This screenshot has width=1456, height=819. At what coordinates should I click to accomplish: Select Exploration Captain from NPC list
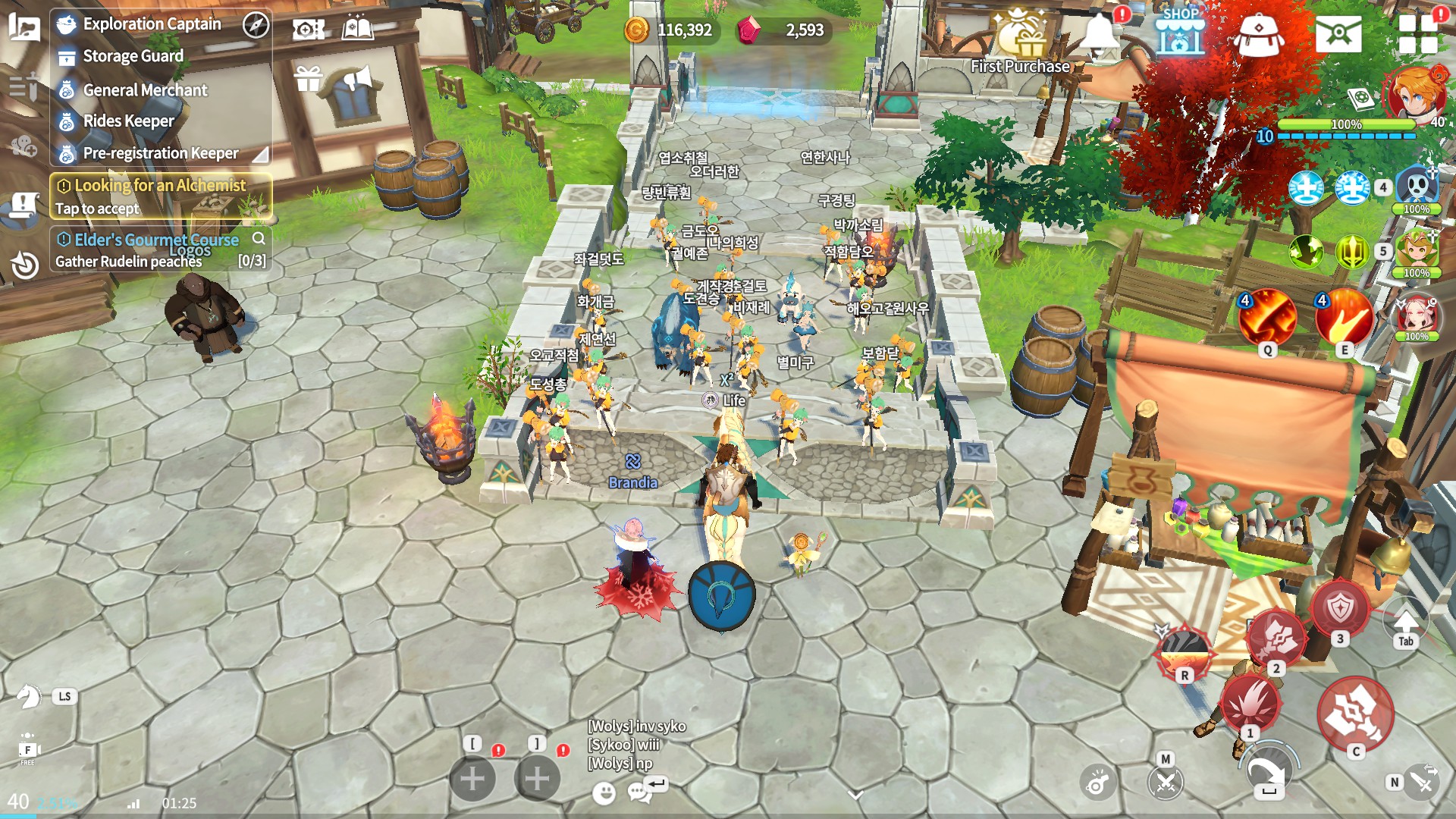152,24
